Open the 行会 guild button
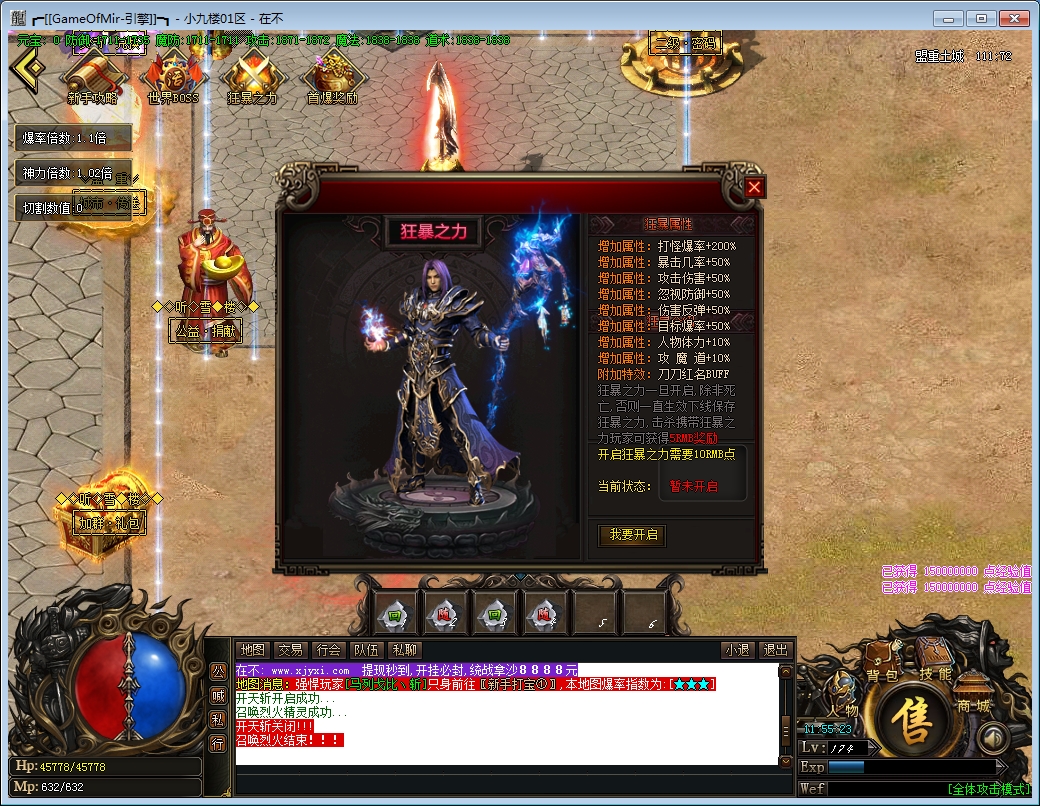This screenshot has width=1040, height=806. click(x=328, y=650)
